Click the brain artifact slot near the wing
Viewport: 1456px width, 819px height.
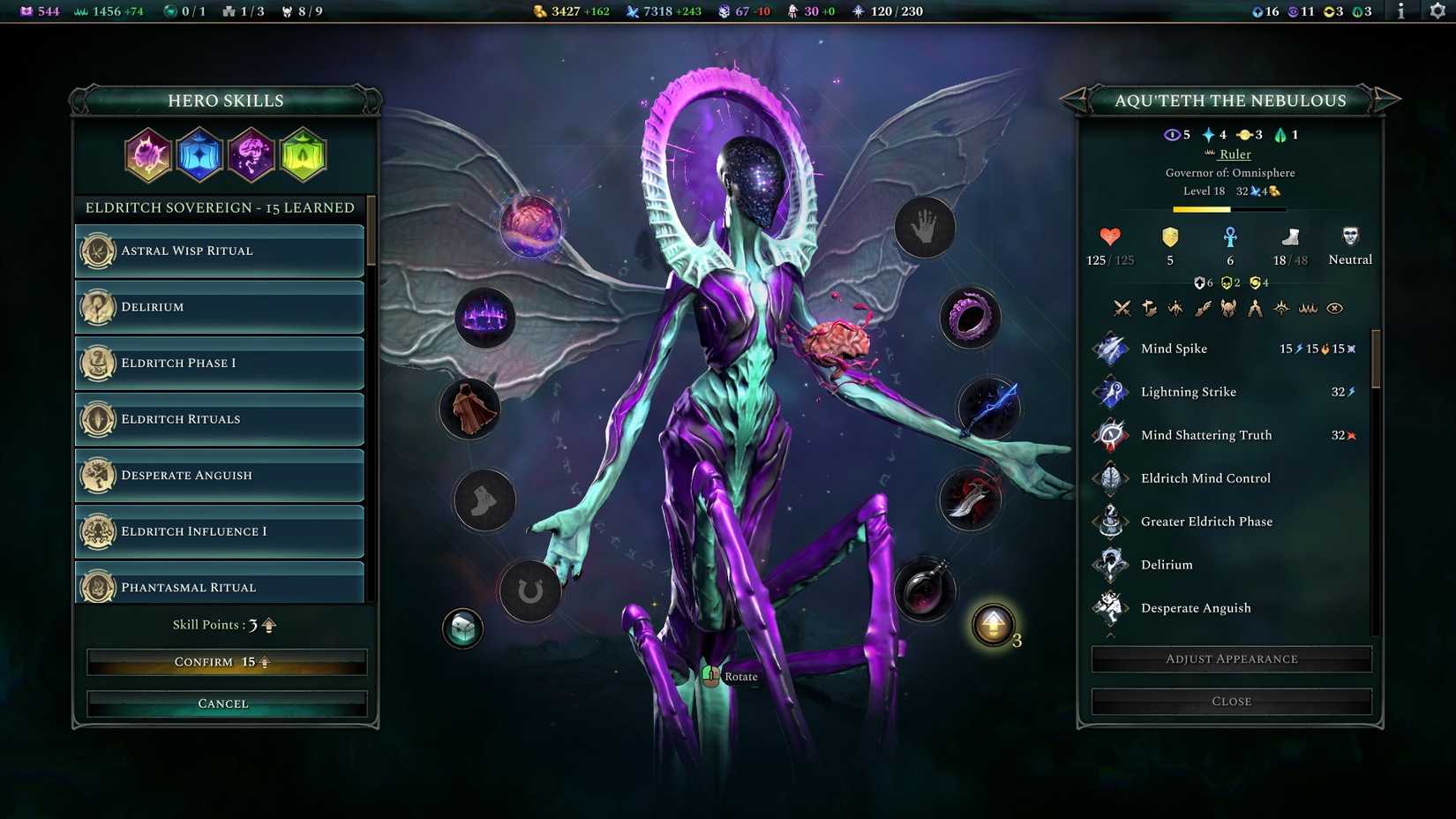coord(529,227)
